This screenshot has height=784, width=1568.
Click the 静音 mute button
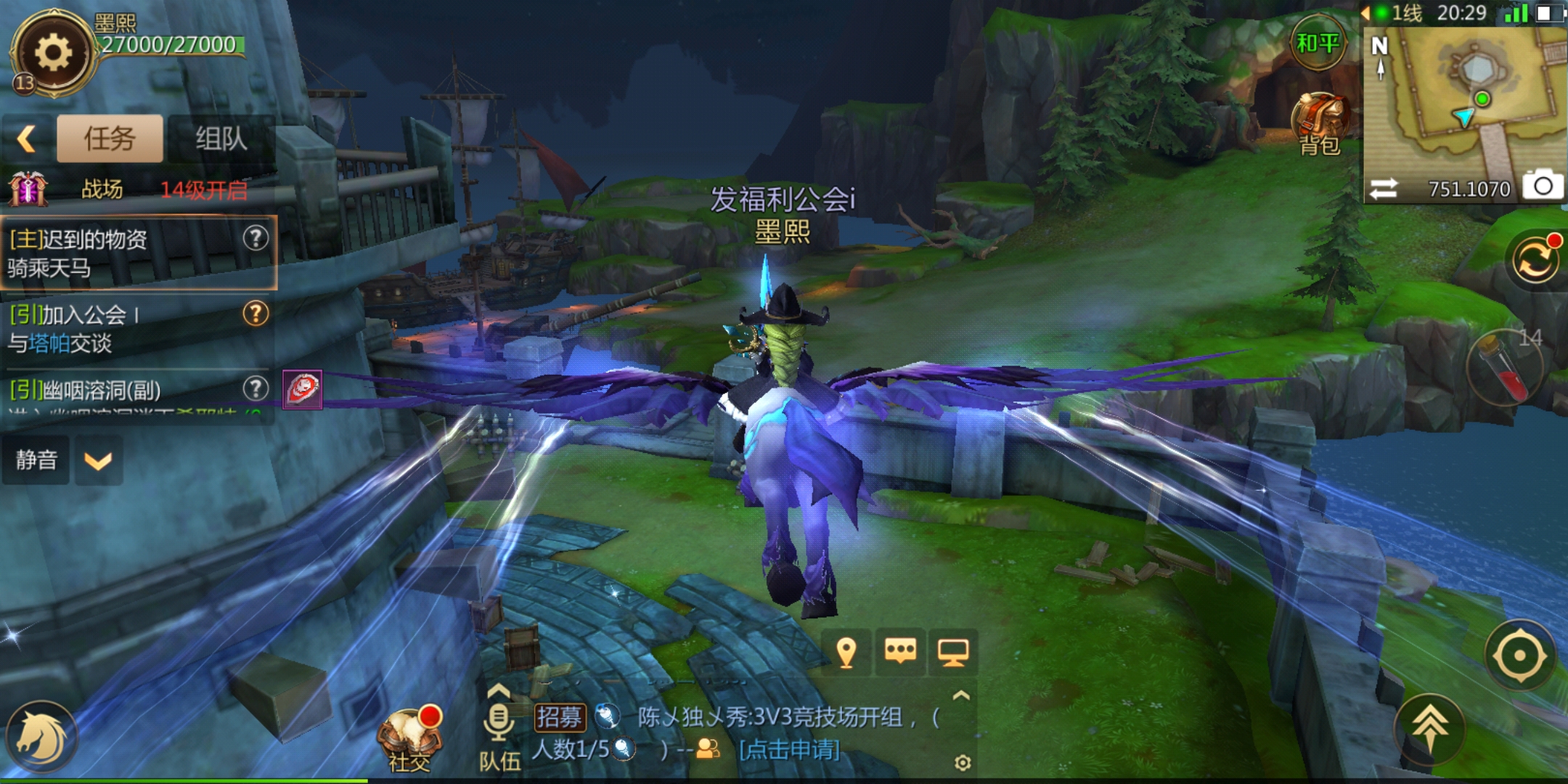coord(36,460)
